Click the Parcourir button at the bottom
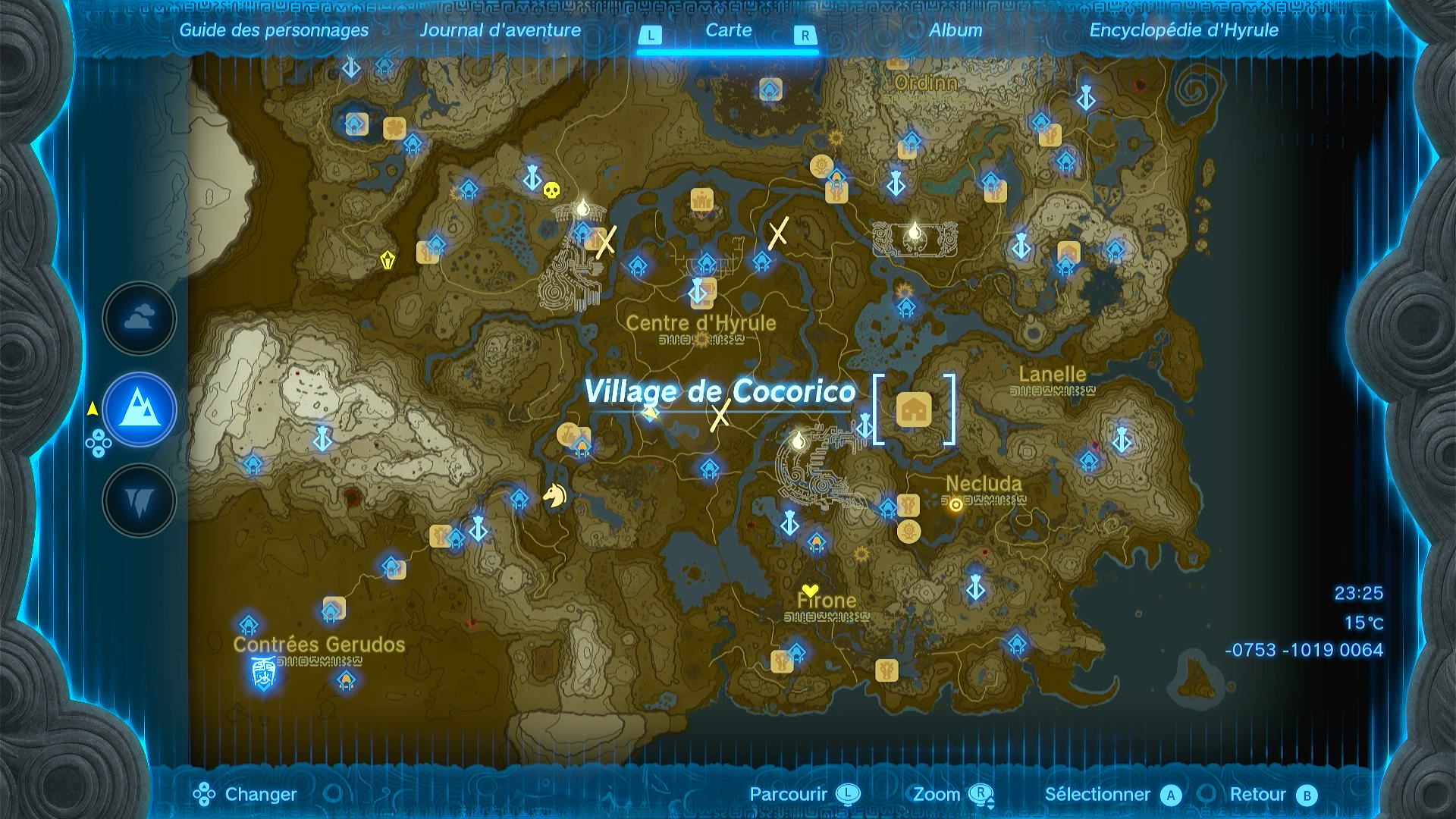This screenshot has height=819, width=1456. tap(787, 795)
